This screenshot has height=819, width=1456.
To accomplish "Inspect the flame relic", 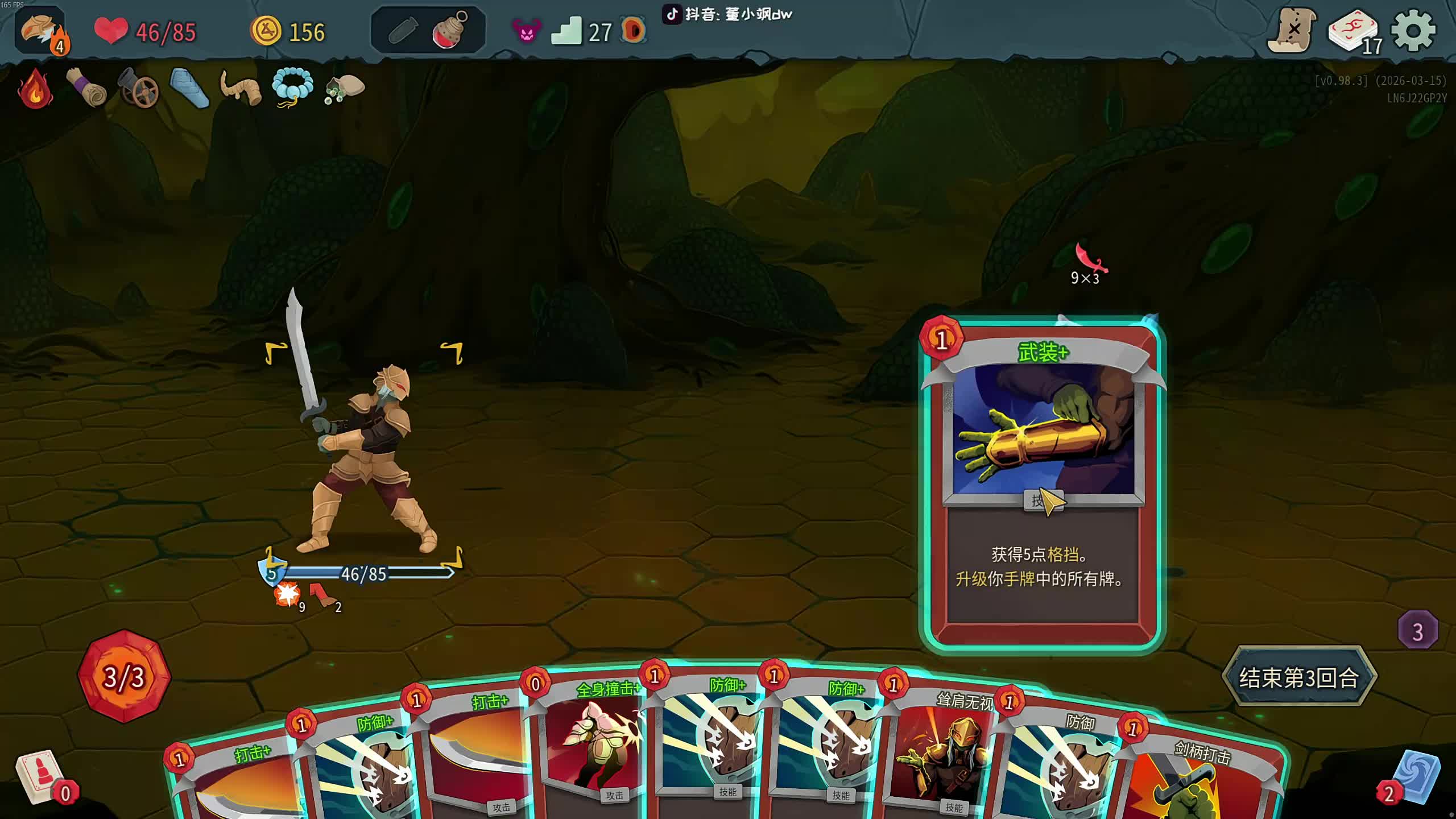I will (35, 89).
